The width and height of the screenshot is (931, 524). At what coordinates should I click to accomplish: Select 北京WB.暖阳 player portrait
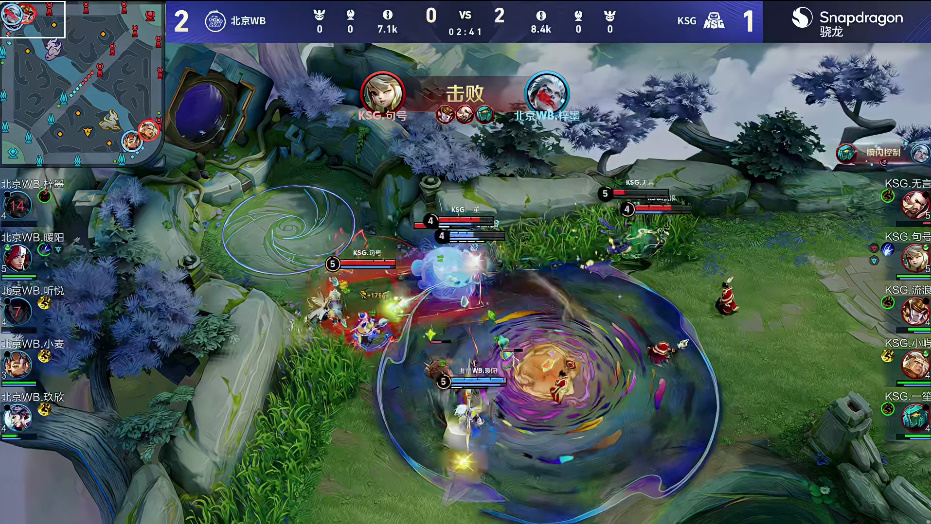(x=17, y=257)
